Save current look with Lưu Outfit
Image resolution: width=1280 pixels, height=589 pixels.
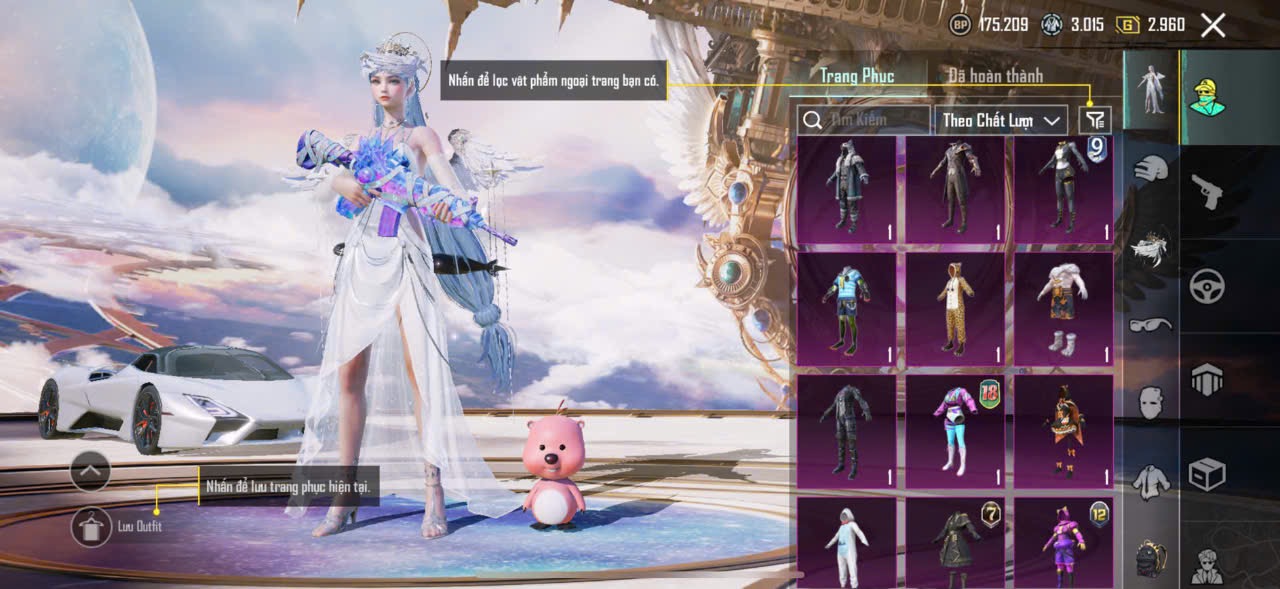[91, 526]
